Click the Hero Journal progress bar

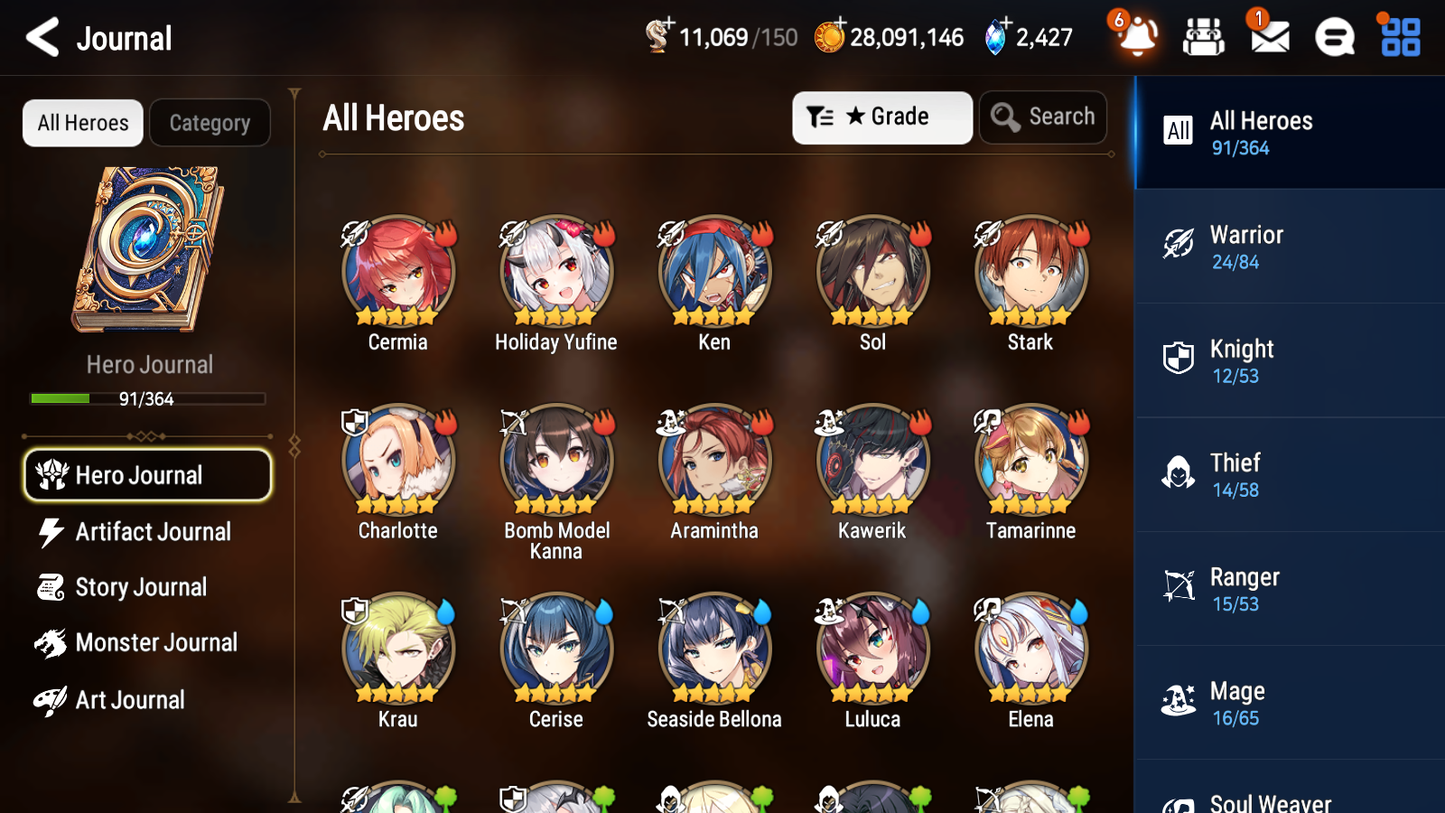click(x=148, y=398)
